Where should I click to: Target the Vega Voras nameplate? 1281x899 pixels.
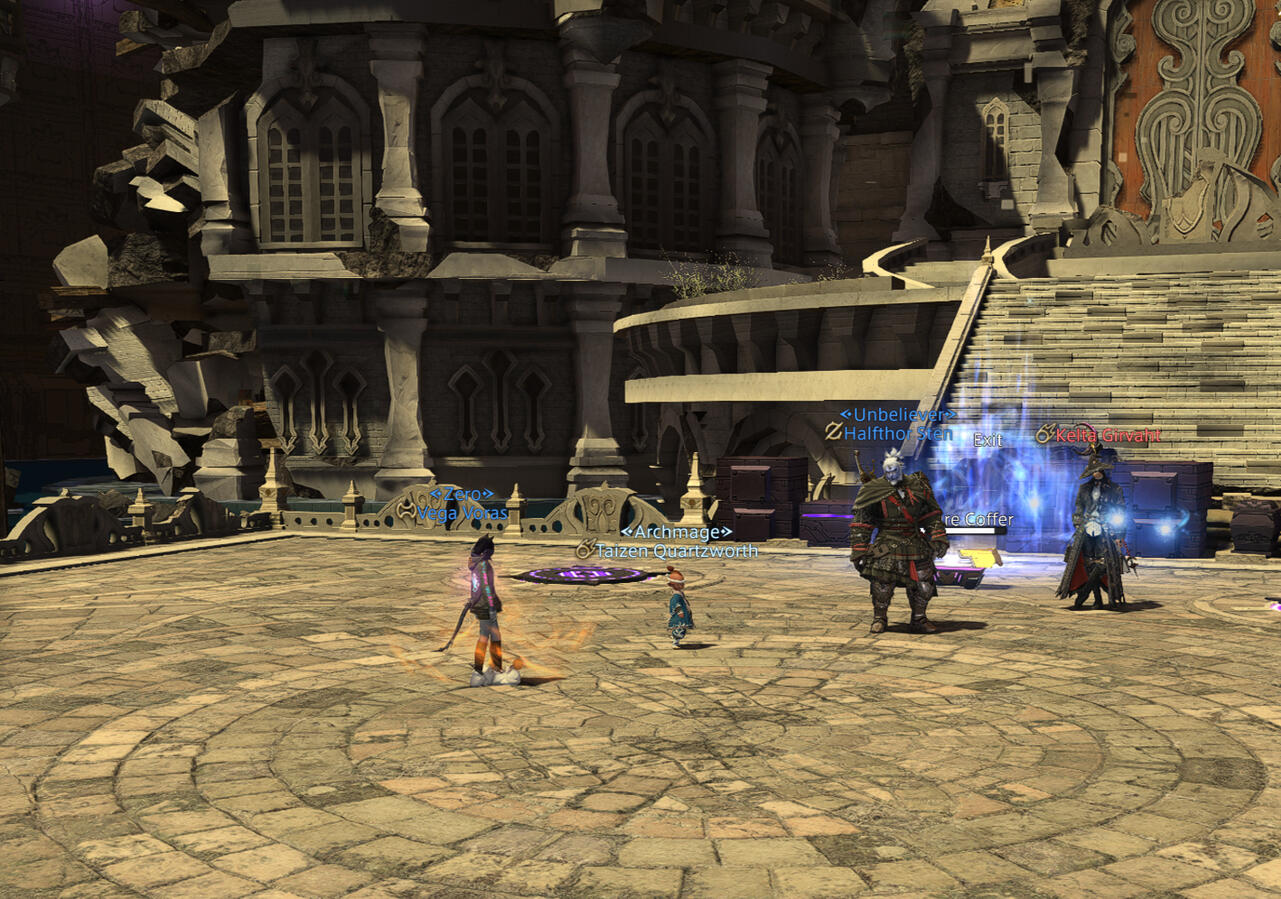tap(462, 513)
